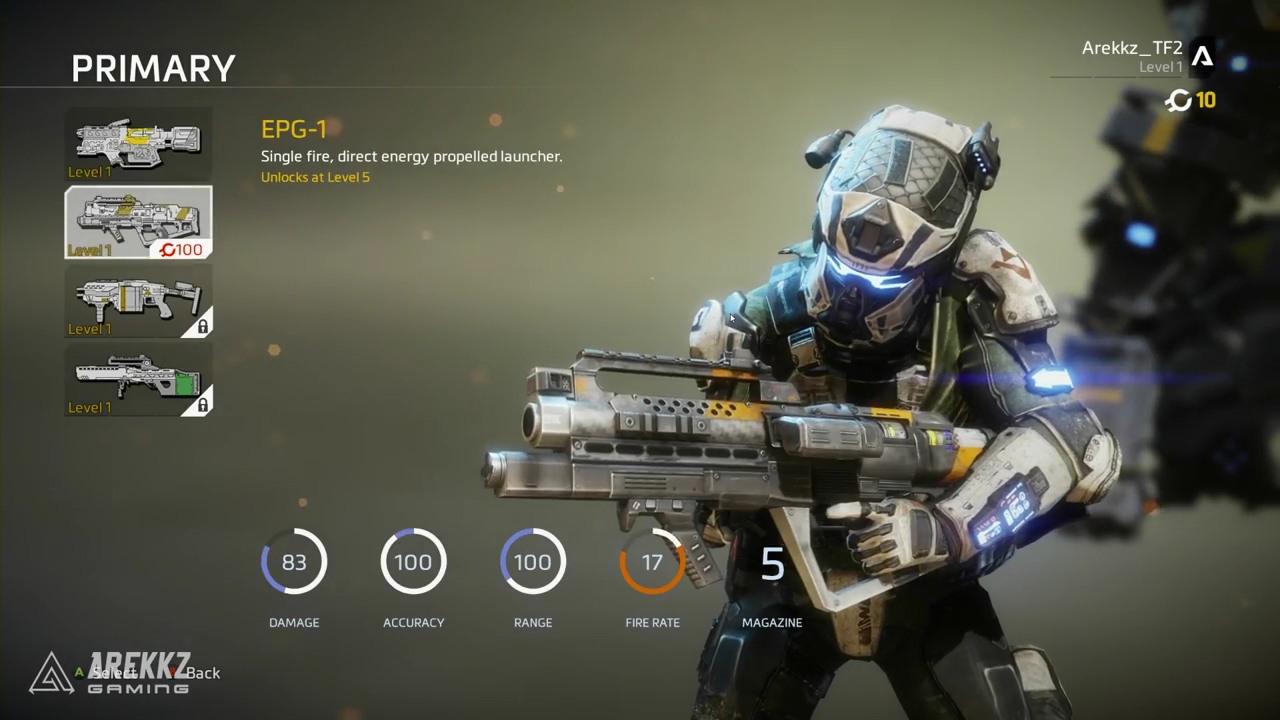Screen dimensions: 1280x720
Task: Open the Arekkz_TF2 player callsign badge
Action: click(x=1202, y=57)
